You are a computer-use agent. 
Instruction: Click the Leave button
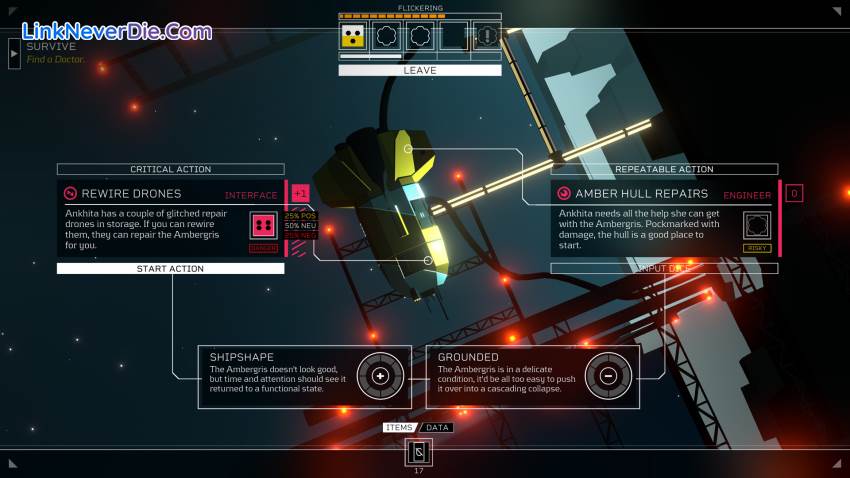pos(420,71)
